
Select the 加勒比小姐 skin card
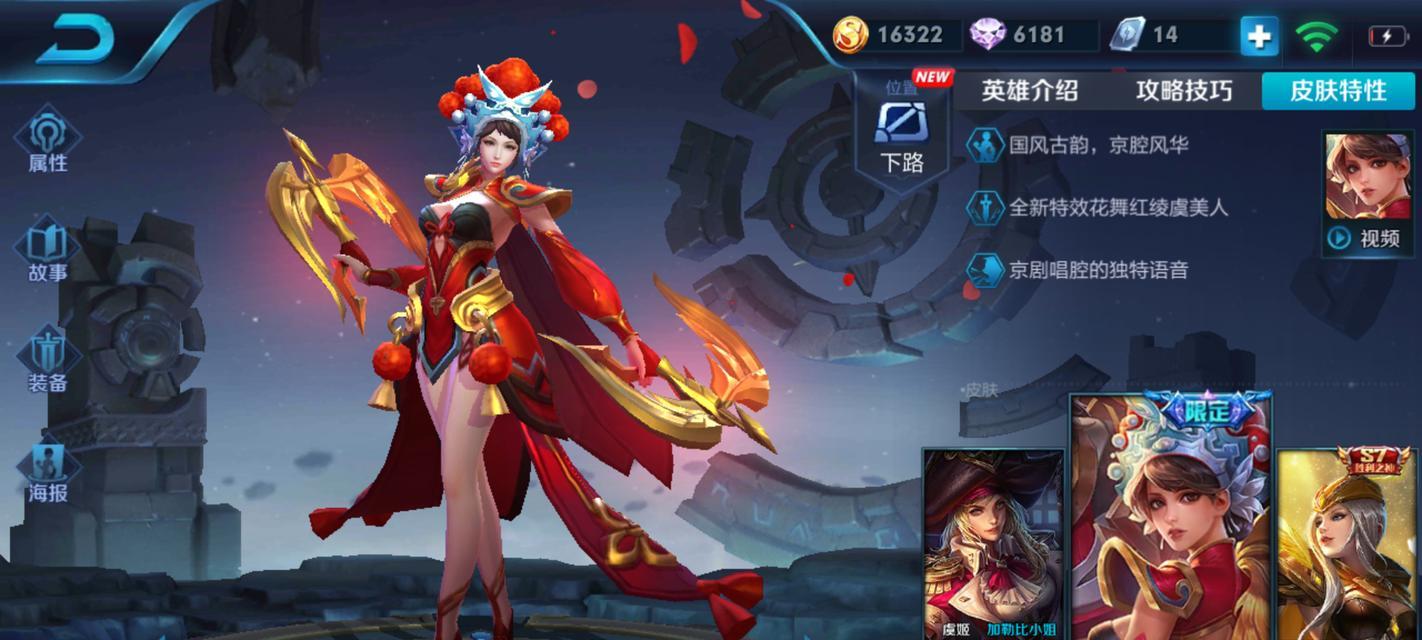click(993, 545)
